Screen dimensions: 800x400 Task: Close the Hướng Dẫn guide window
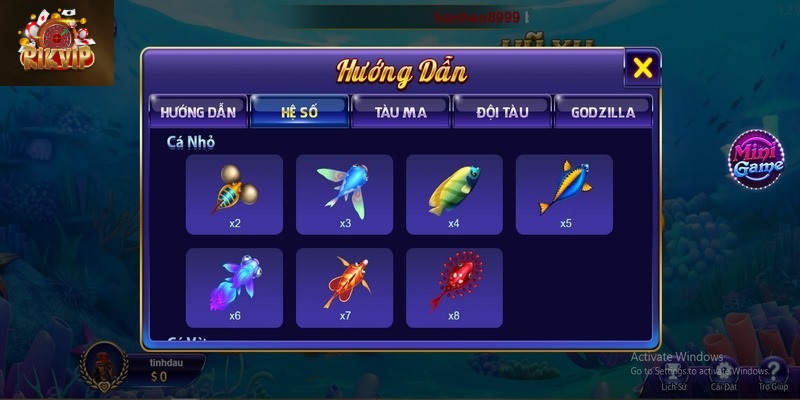click(x=643, y=68)
